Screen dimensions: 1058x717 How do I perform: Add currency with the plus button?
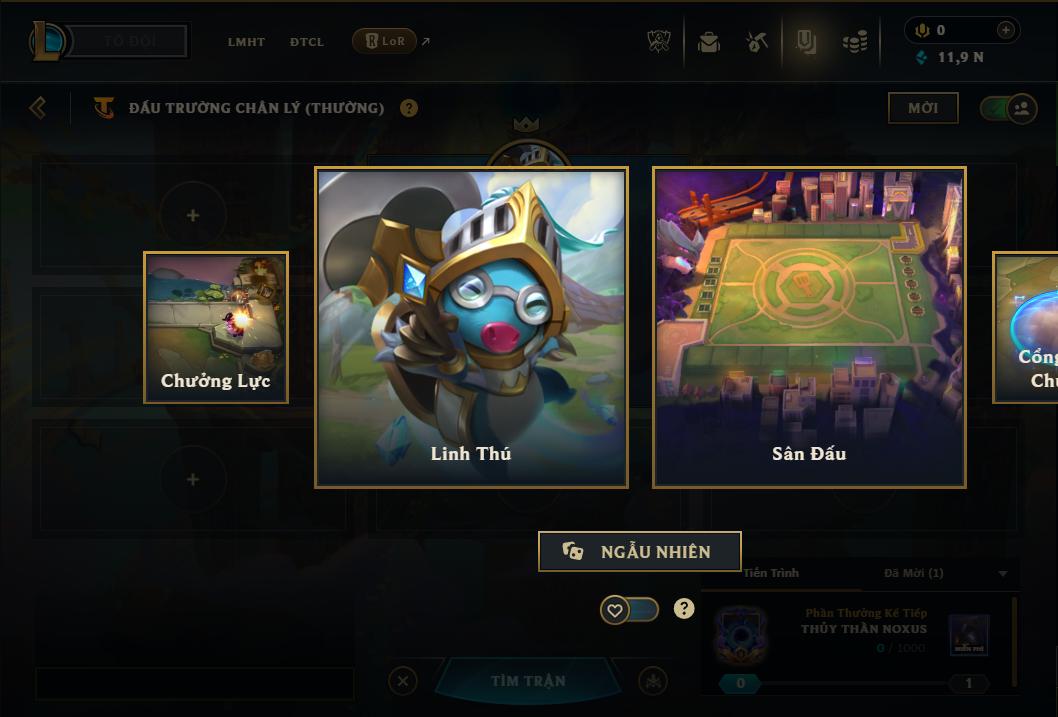[1006, 30]
